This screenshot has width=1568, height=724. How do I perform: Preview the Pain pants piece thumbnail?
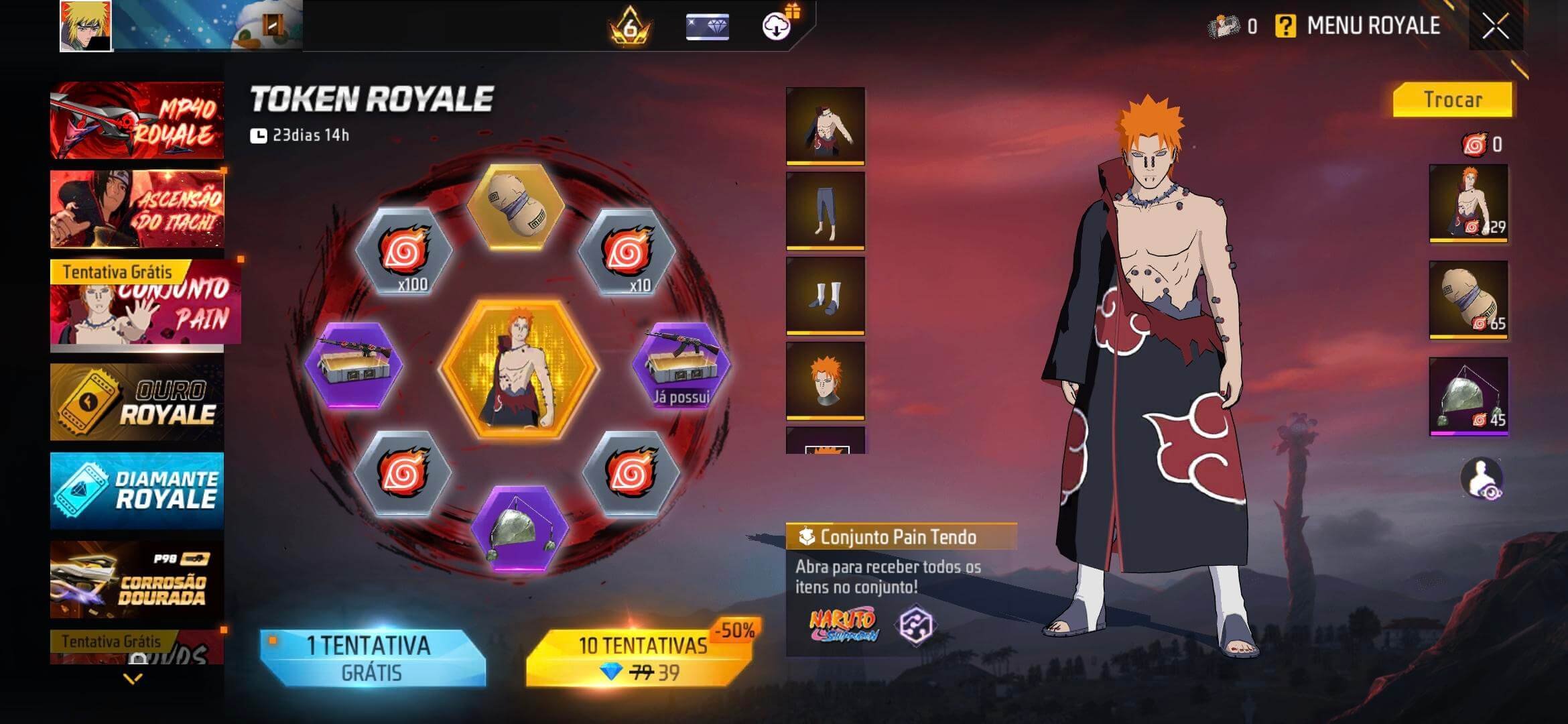[825, 210]
